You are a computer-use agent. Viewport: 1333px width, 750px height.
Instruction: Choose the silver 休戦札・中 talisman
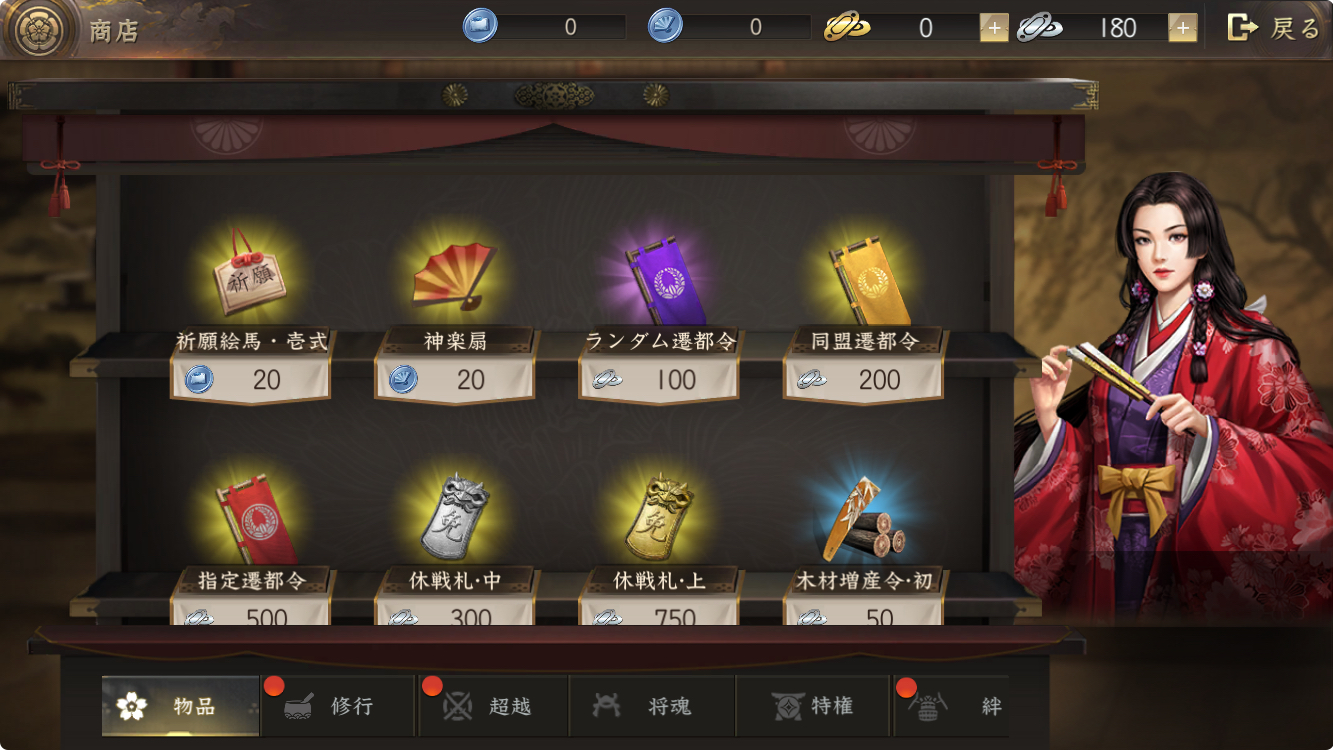point(455,517)
